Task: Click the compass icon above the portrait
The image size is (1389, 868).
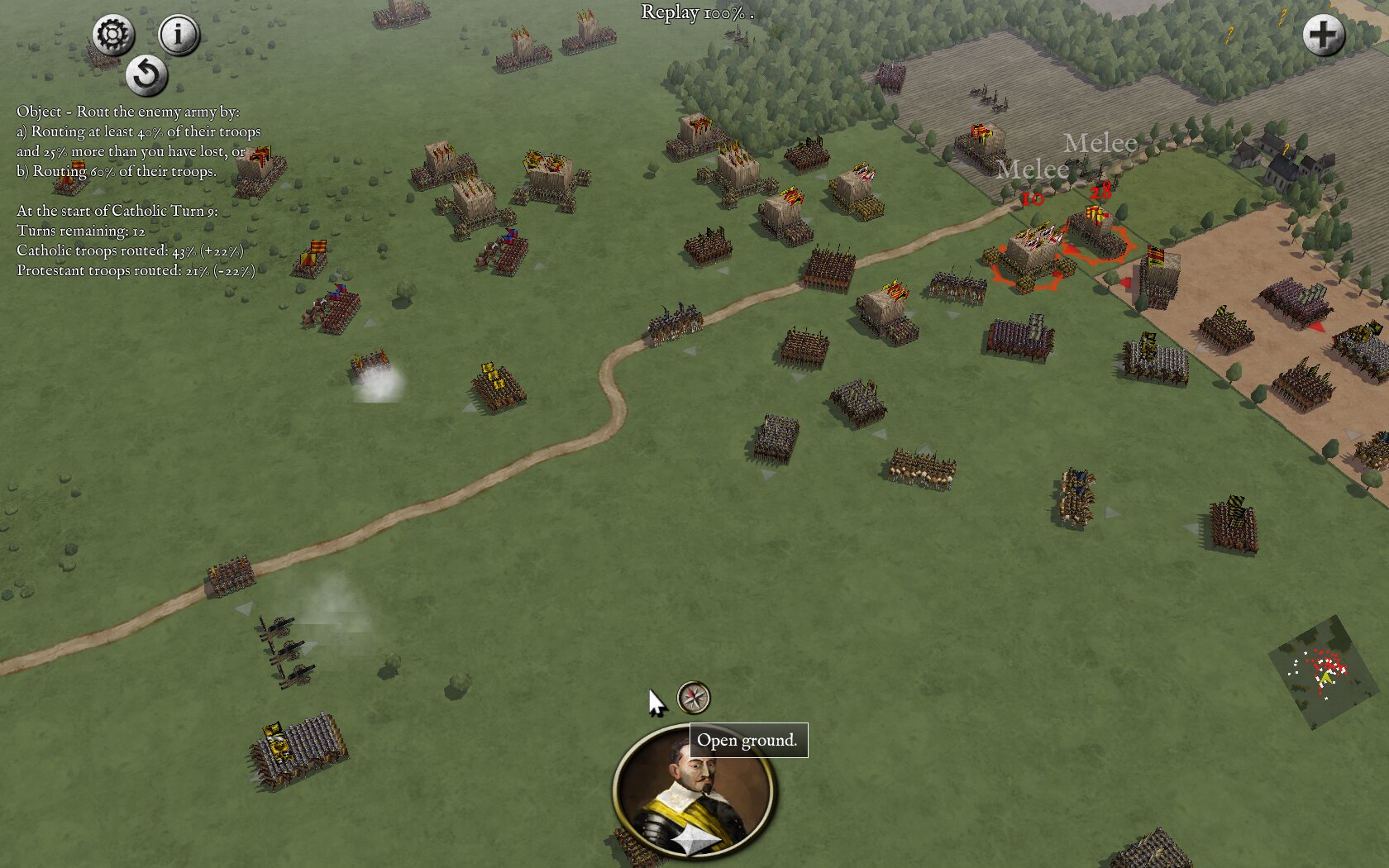Action: [x=694, y=697]
